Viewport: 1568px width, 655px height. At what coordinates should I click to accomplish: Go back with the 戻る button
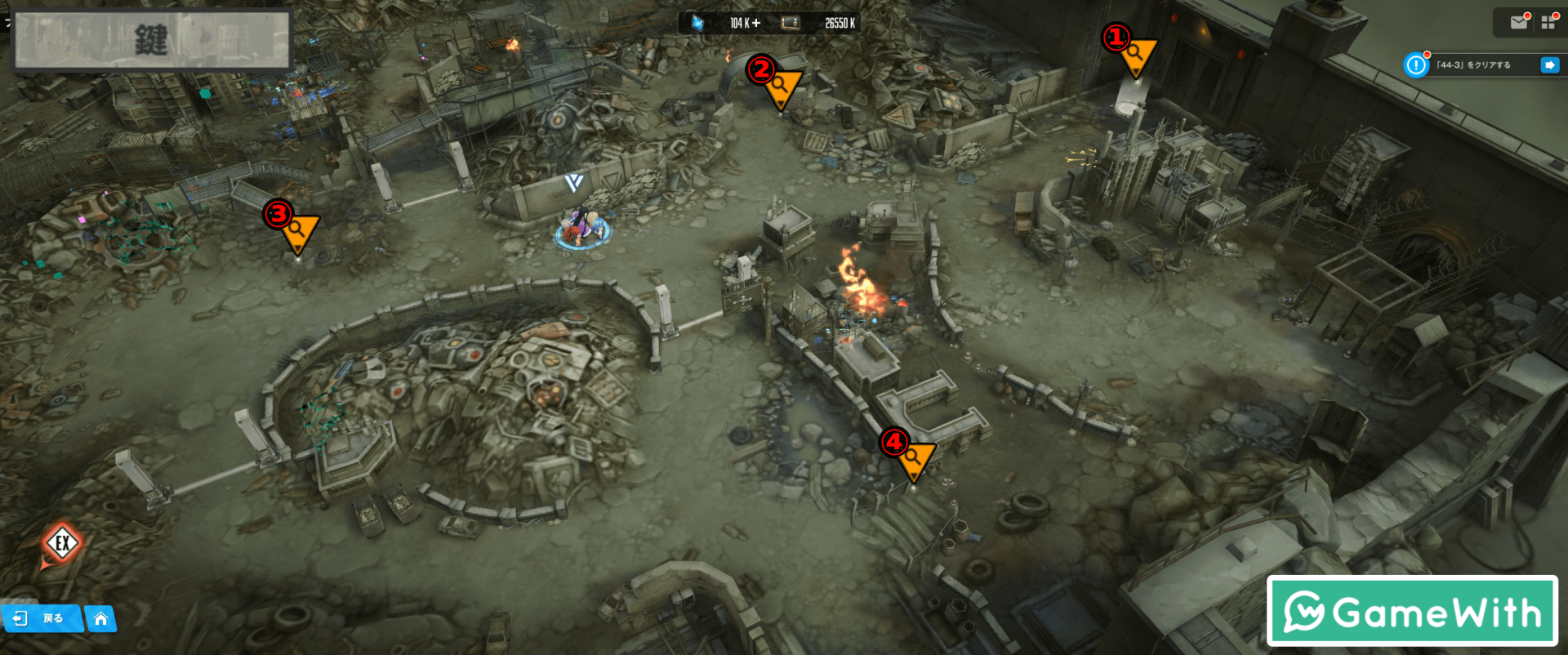coord(42,618)
